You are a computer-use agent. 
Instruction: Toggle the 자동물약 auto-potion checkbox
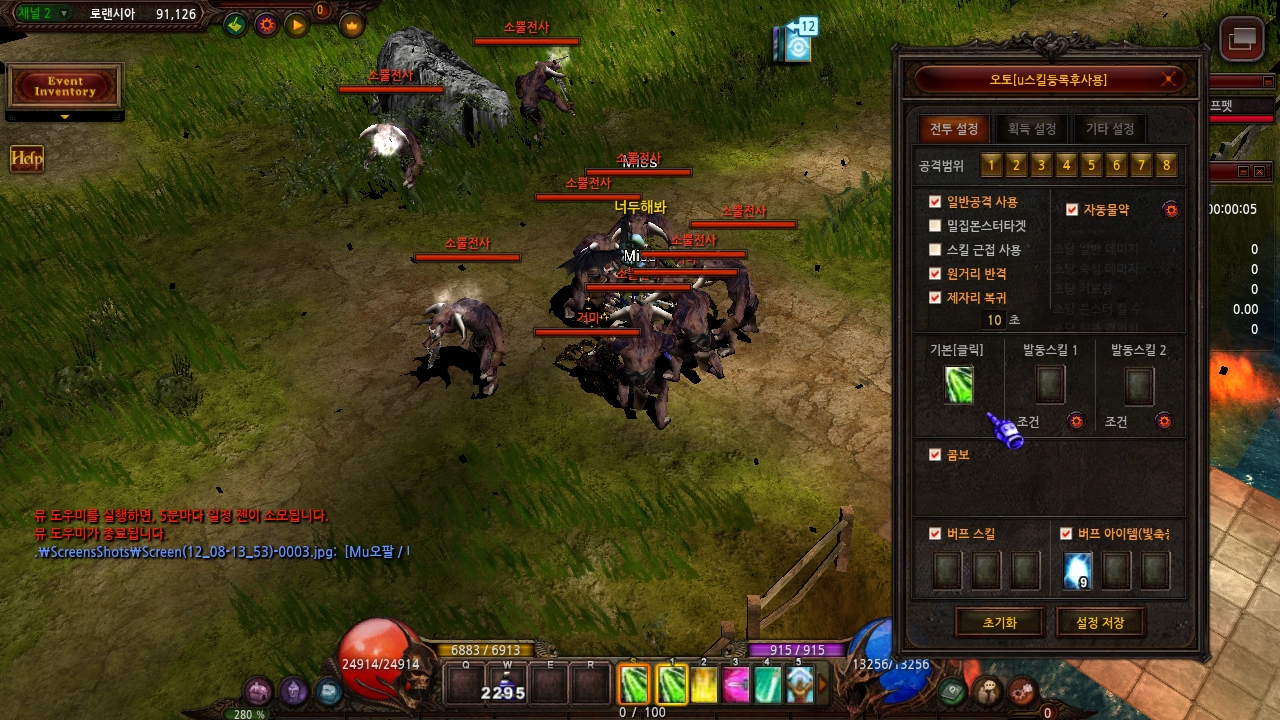coord(1072,210)
